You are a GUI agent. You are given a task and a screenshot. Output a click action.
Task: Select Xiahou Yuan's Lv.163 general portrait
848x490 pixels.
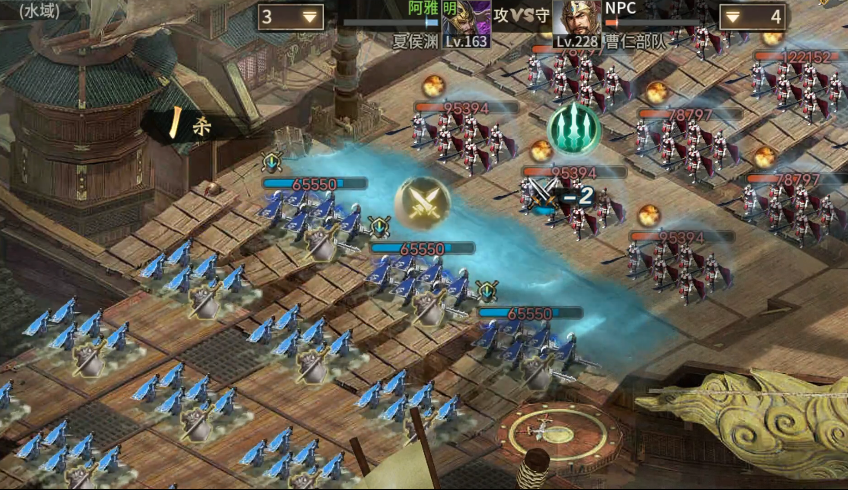[466, 22]
